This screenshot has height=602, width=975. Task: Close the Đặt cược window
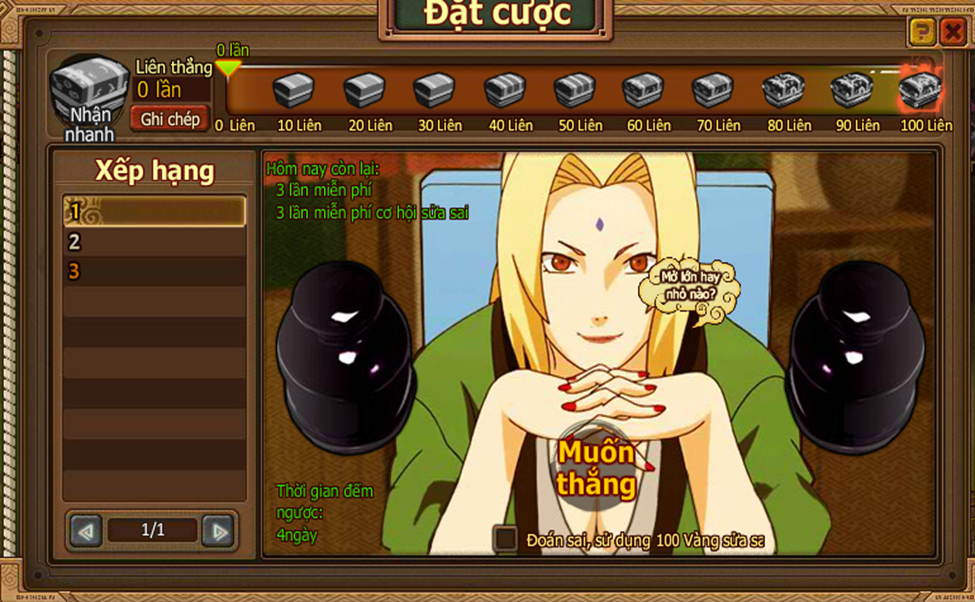tap(953, 33)
